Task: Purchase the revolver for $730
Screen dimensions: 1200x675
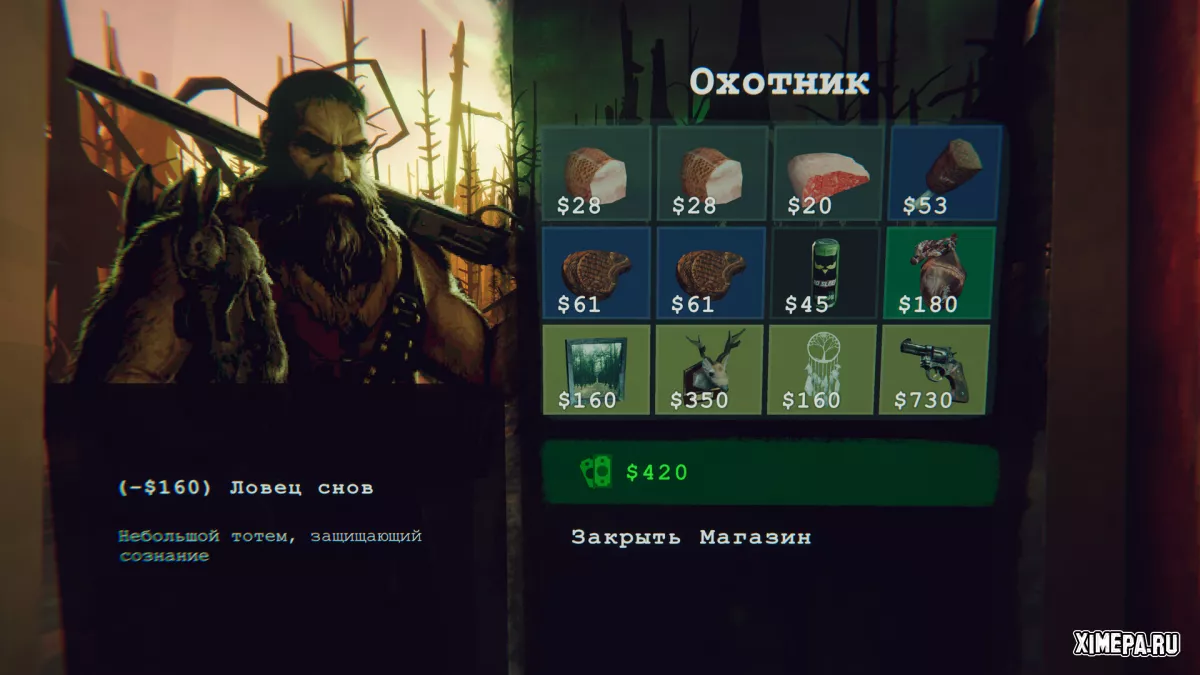Action: pos(934,369)
